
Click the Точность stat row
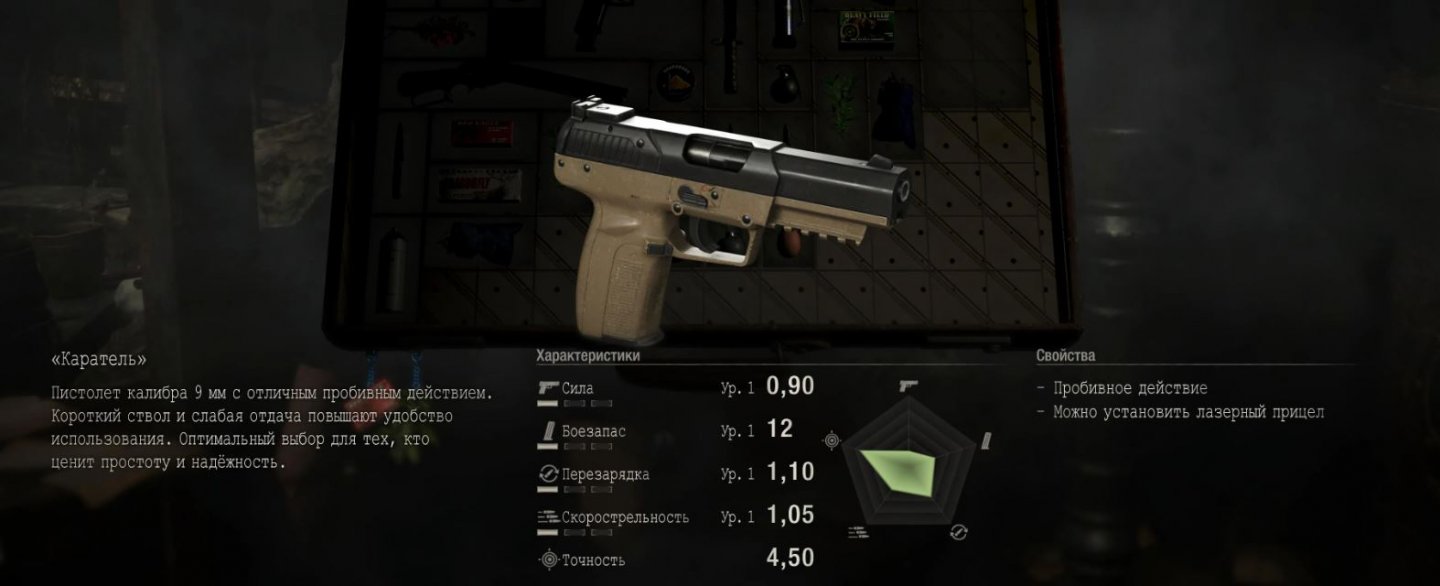click(x=676, y=559)
